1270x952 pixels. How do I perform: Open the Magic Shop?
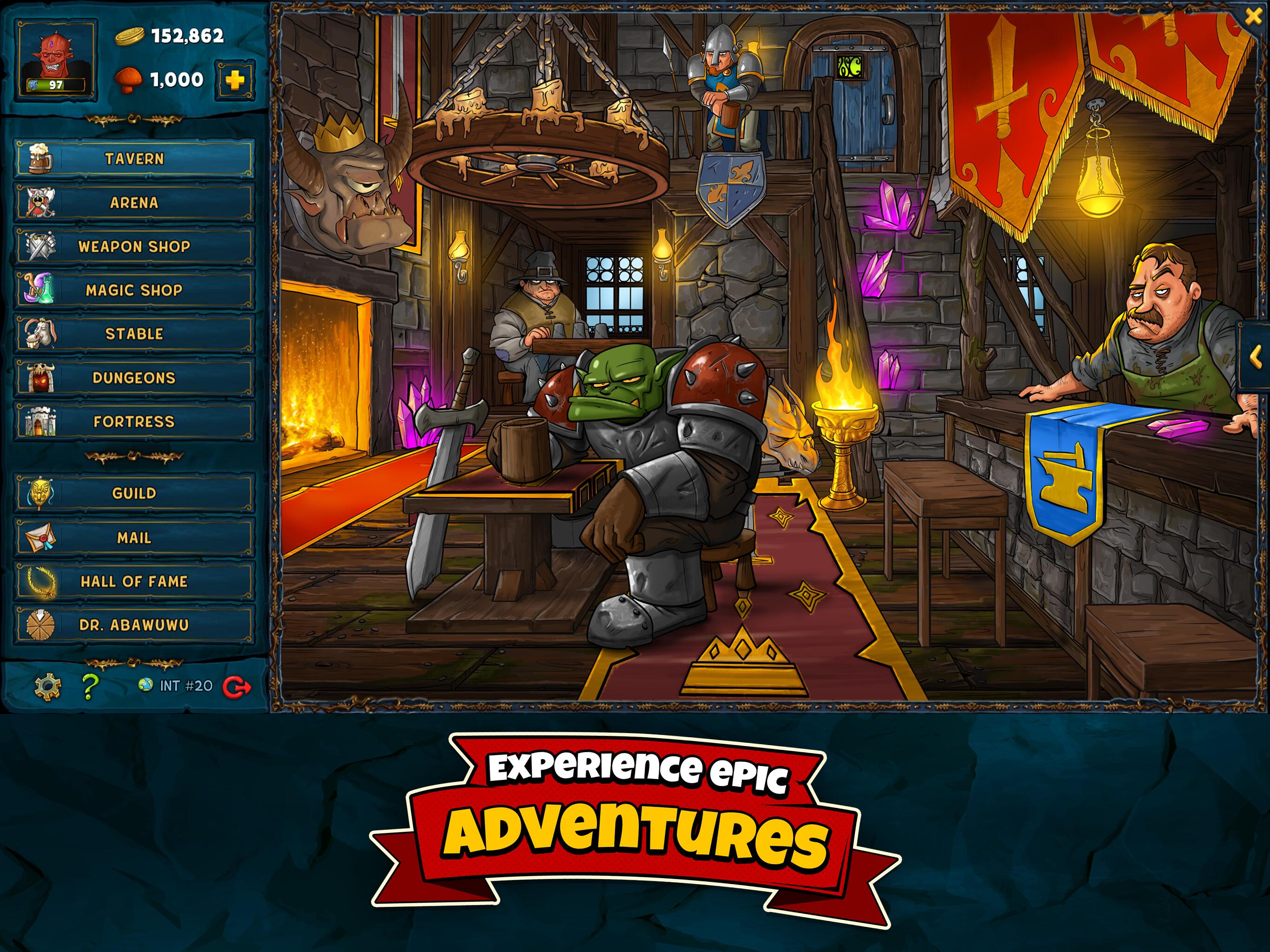pyautogui.click(x=134, y=290)
